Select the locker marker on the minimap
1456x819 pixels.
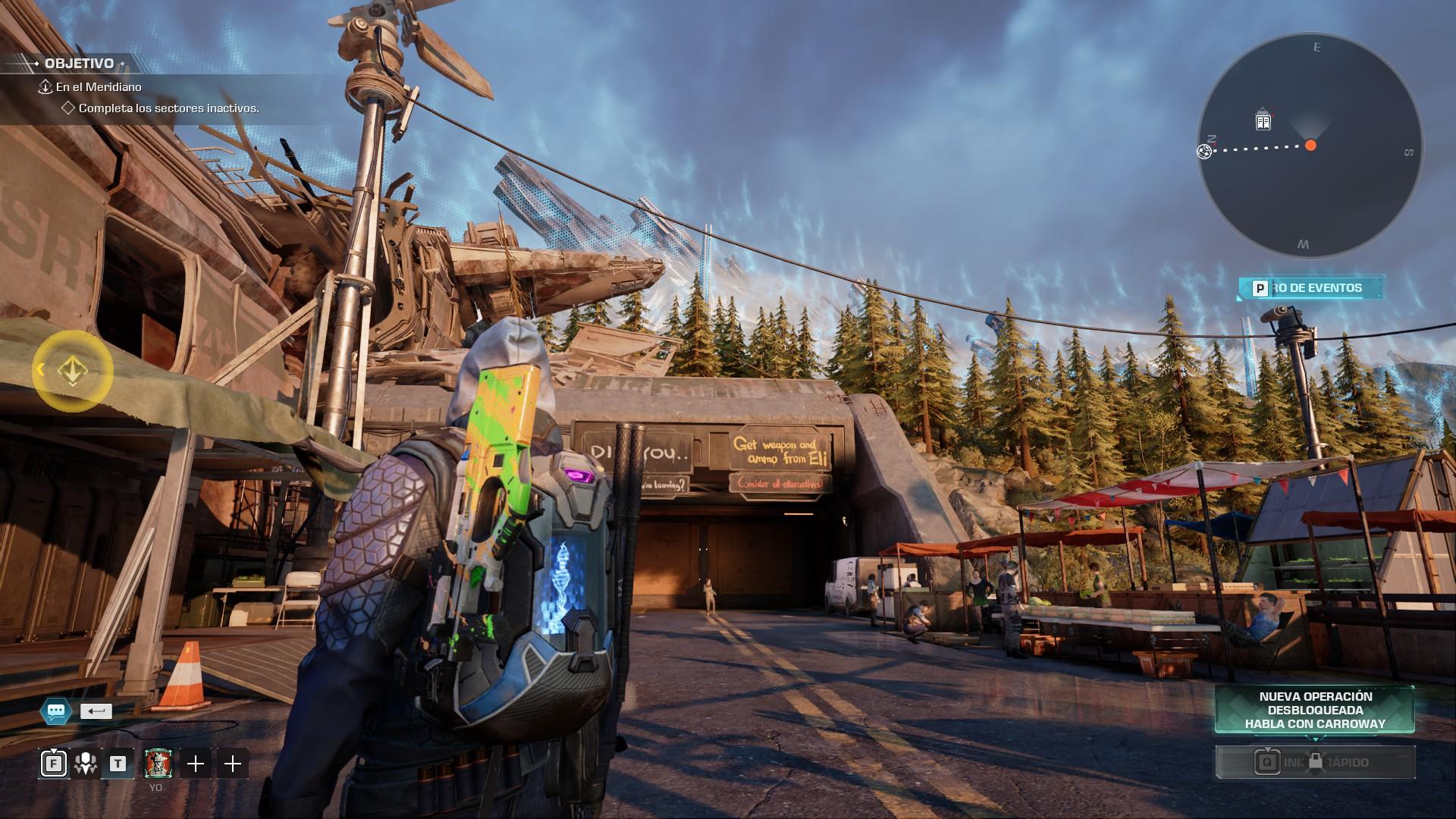1263,120
